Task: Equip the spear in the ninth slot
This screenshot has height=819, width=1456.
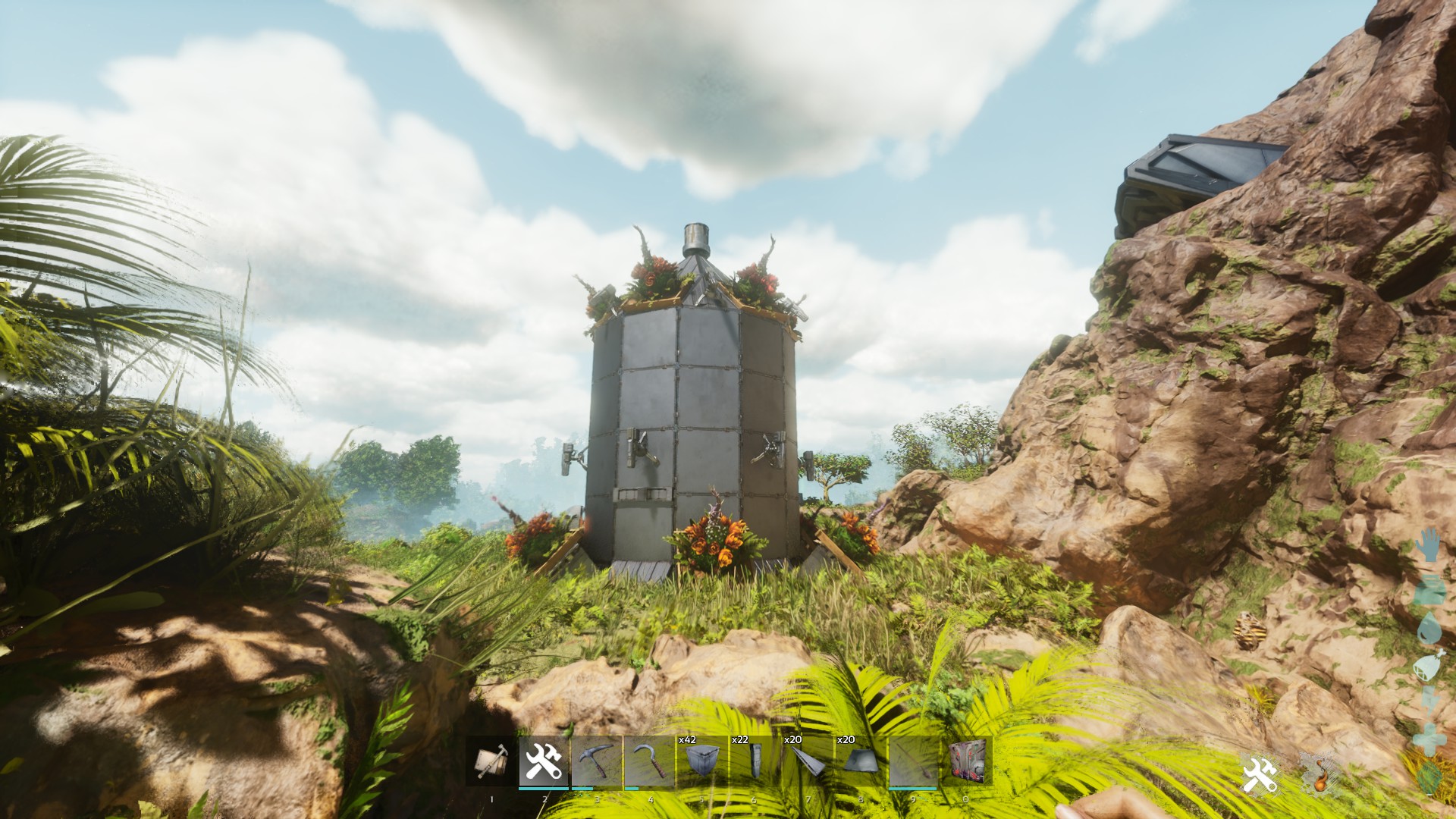Action: point(913,761)
